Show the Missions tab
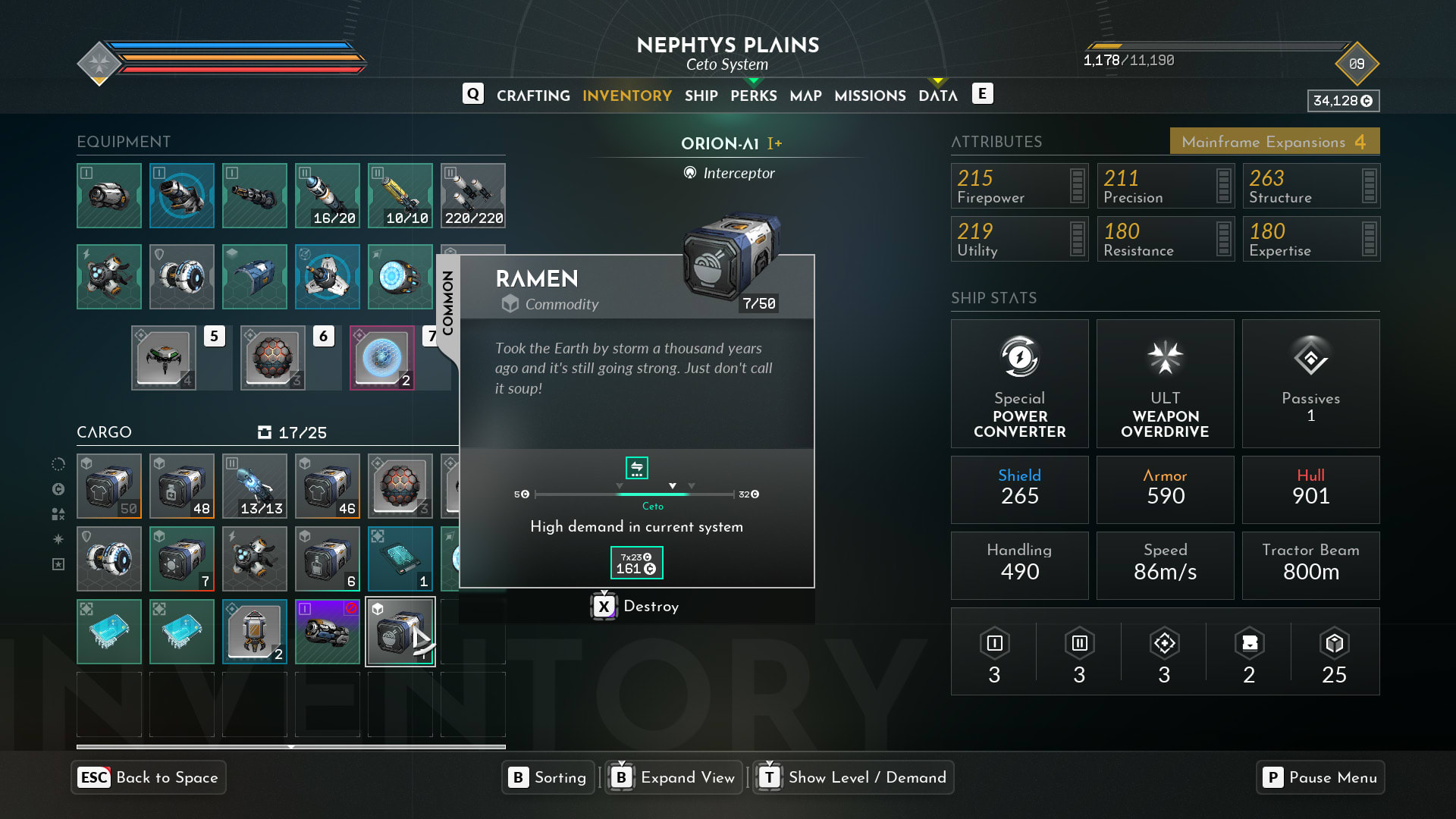This screenshot has height=819, width=1456. pyautogui.click(x=870, y=96)
